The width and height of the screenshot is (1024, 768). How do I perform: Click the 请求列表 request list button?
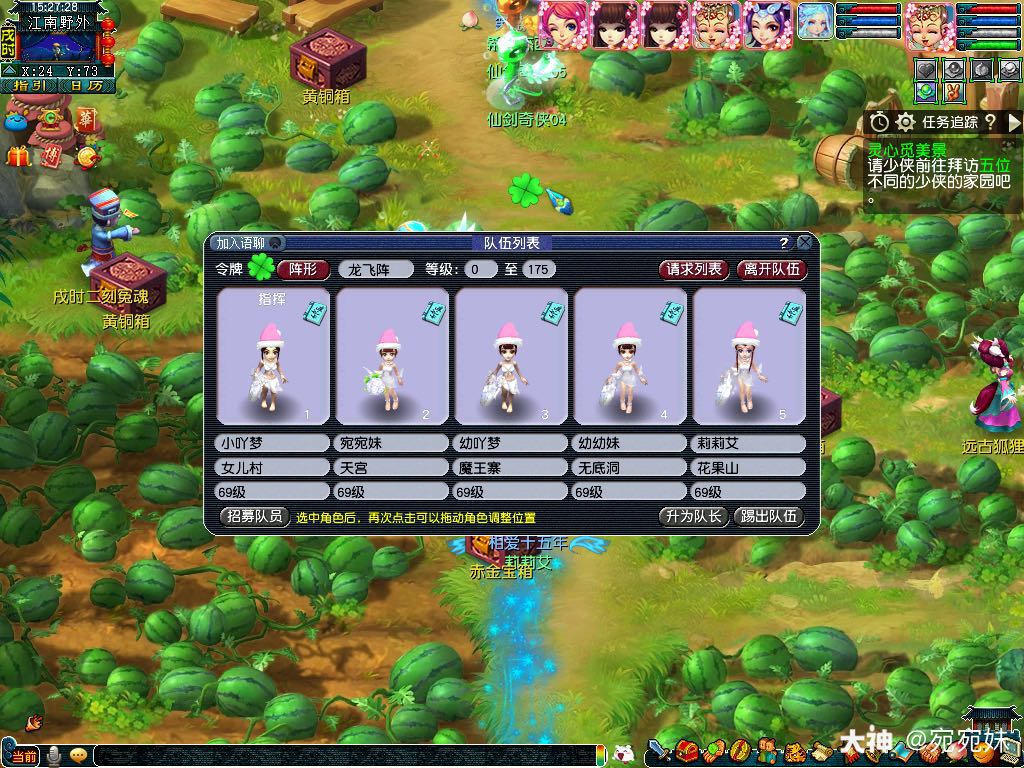pos(694,269)
